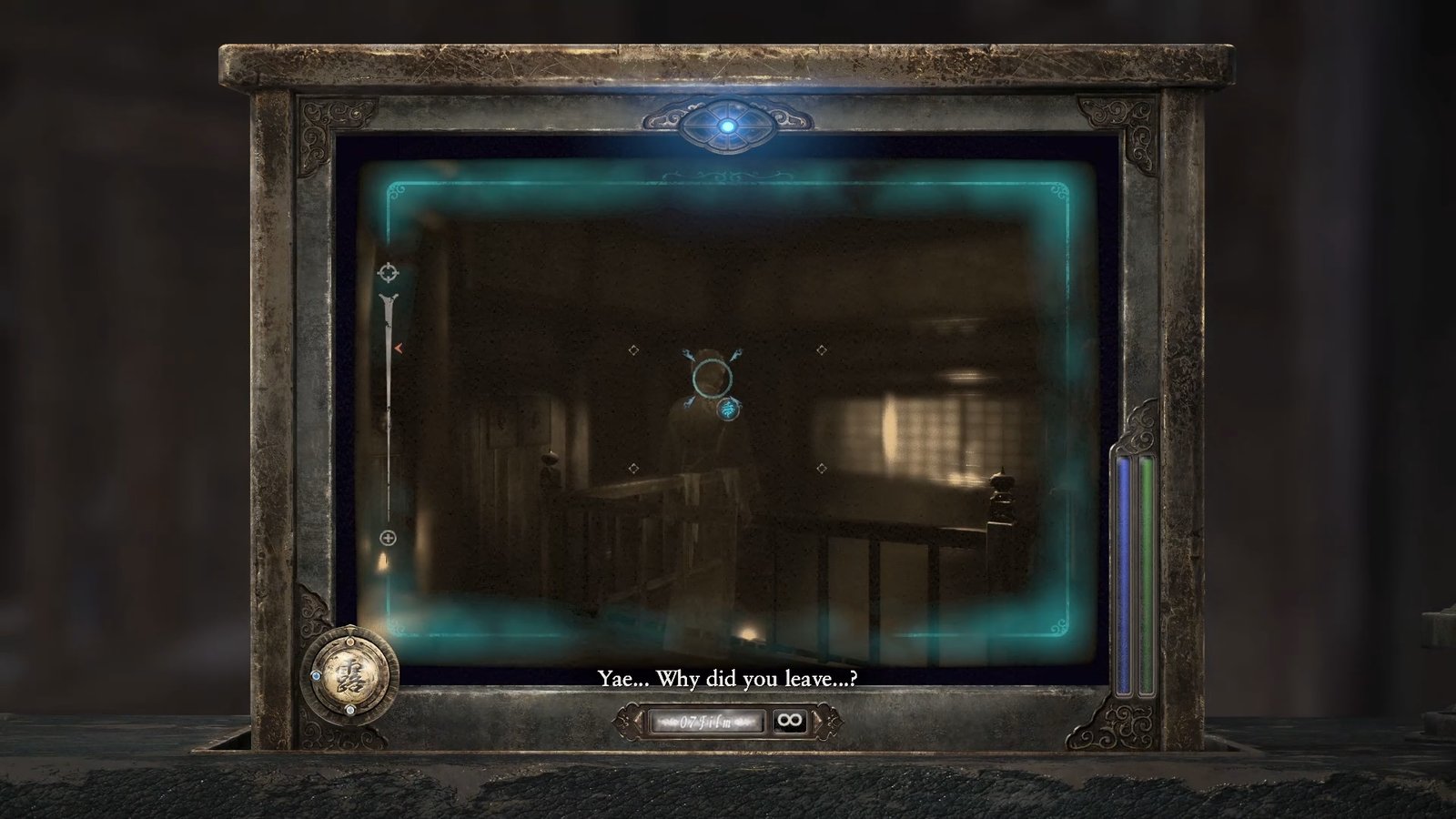The height and width of the screenshot is (819, 1456).
Task: Click the infinity film symbol
Action: 788,721
